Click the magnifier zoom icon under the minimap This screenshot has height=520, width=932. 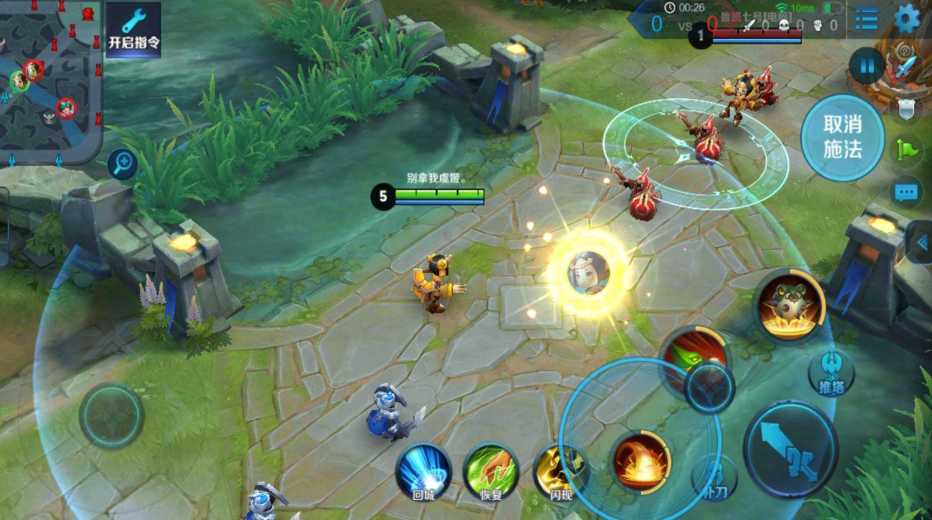(x=123, y=163)
